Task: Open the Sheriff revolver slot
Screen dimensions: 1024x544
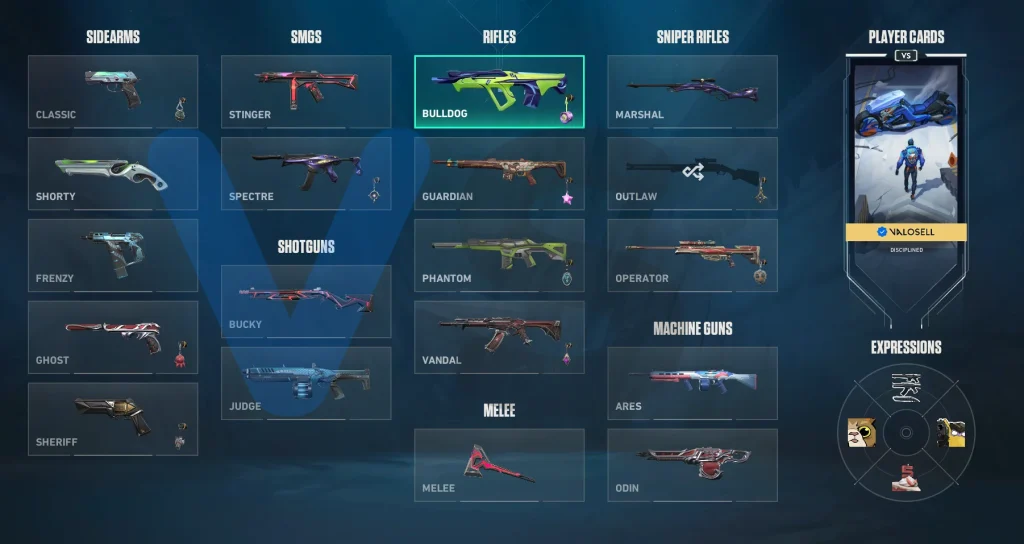Action: coord(113,420)
